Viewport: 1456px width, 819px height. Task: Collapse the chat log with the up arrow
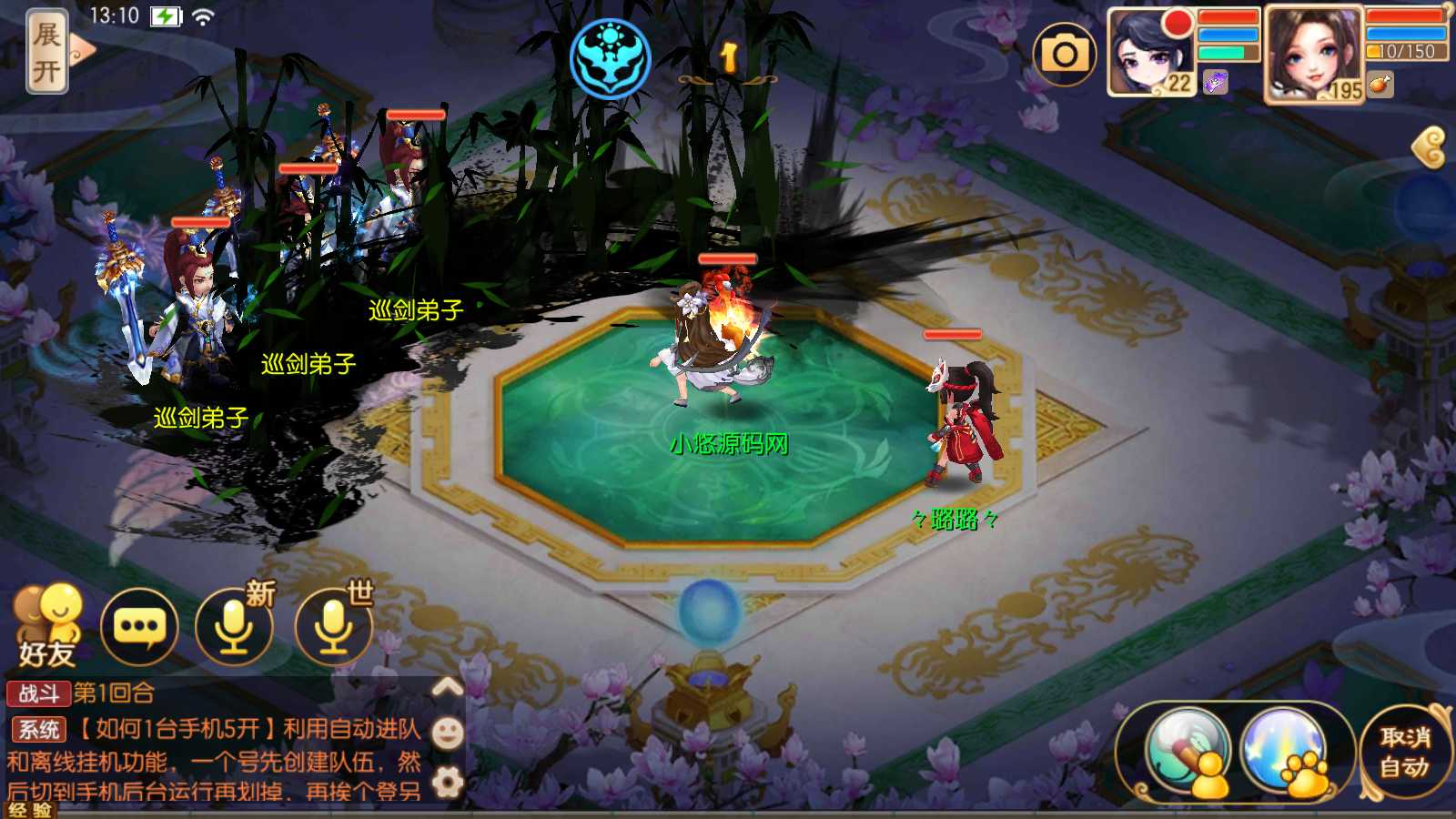tap(447, 687)
